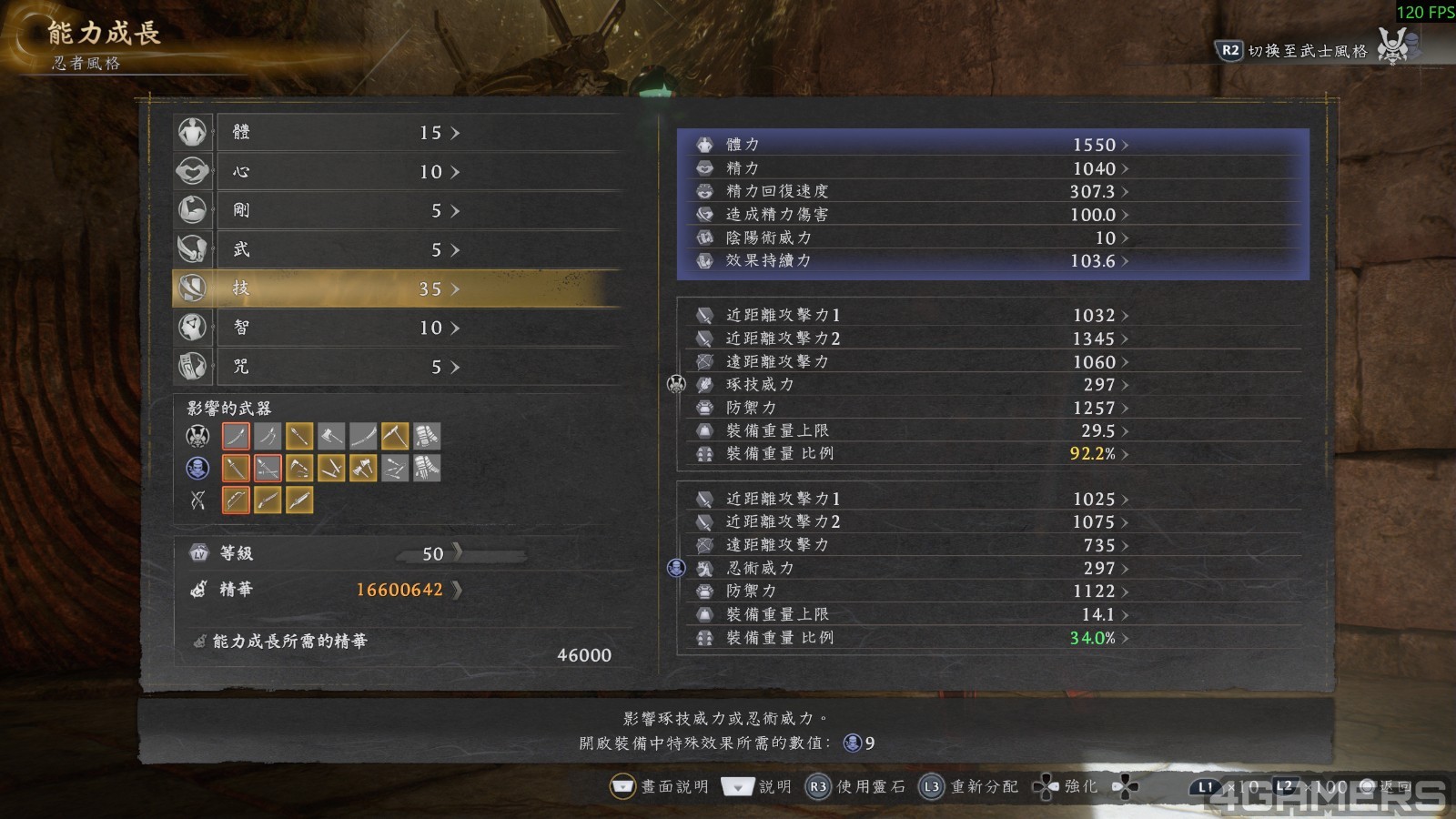Select the axe weapon icon
The image size is (1456, 819).
(x=331, y=436)
